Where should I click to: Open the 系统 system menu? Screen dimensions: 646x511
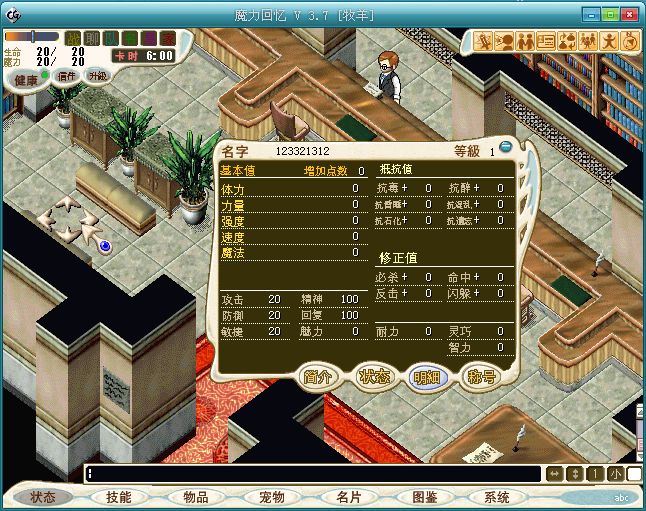(x=496, y=497)
